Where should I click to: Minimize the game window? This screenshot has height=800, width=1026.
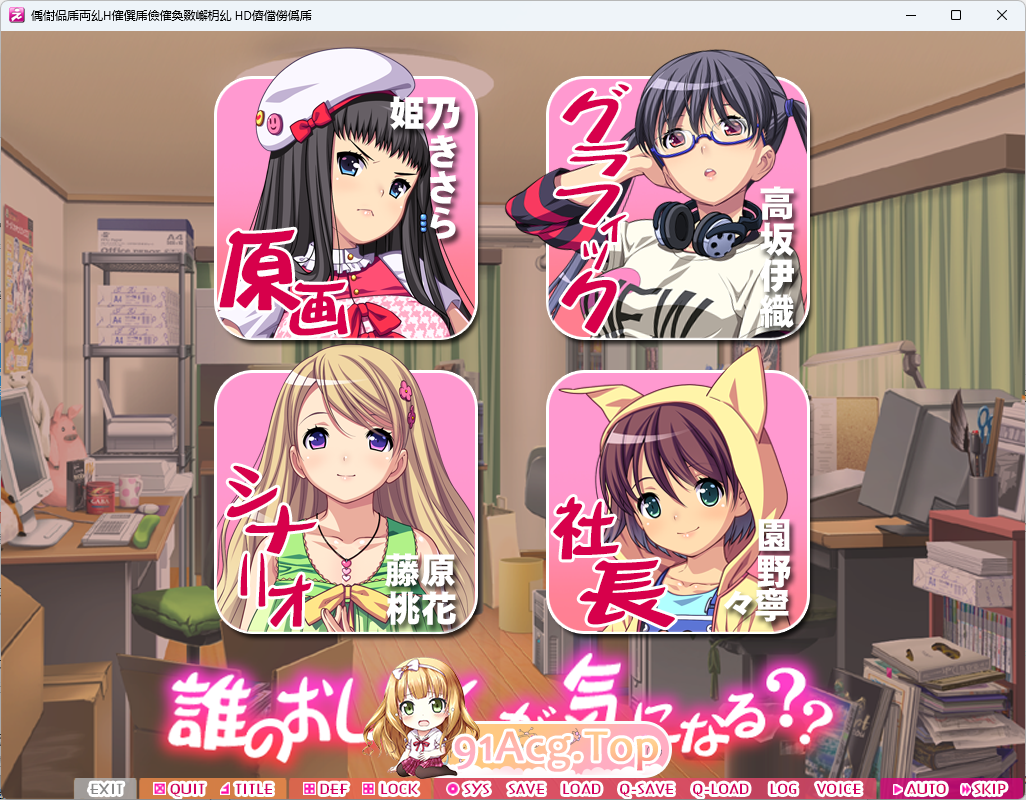tap(910, 15)
